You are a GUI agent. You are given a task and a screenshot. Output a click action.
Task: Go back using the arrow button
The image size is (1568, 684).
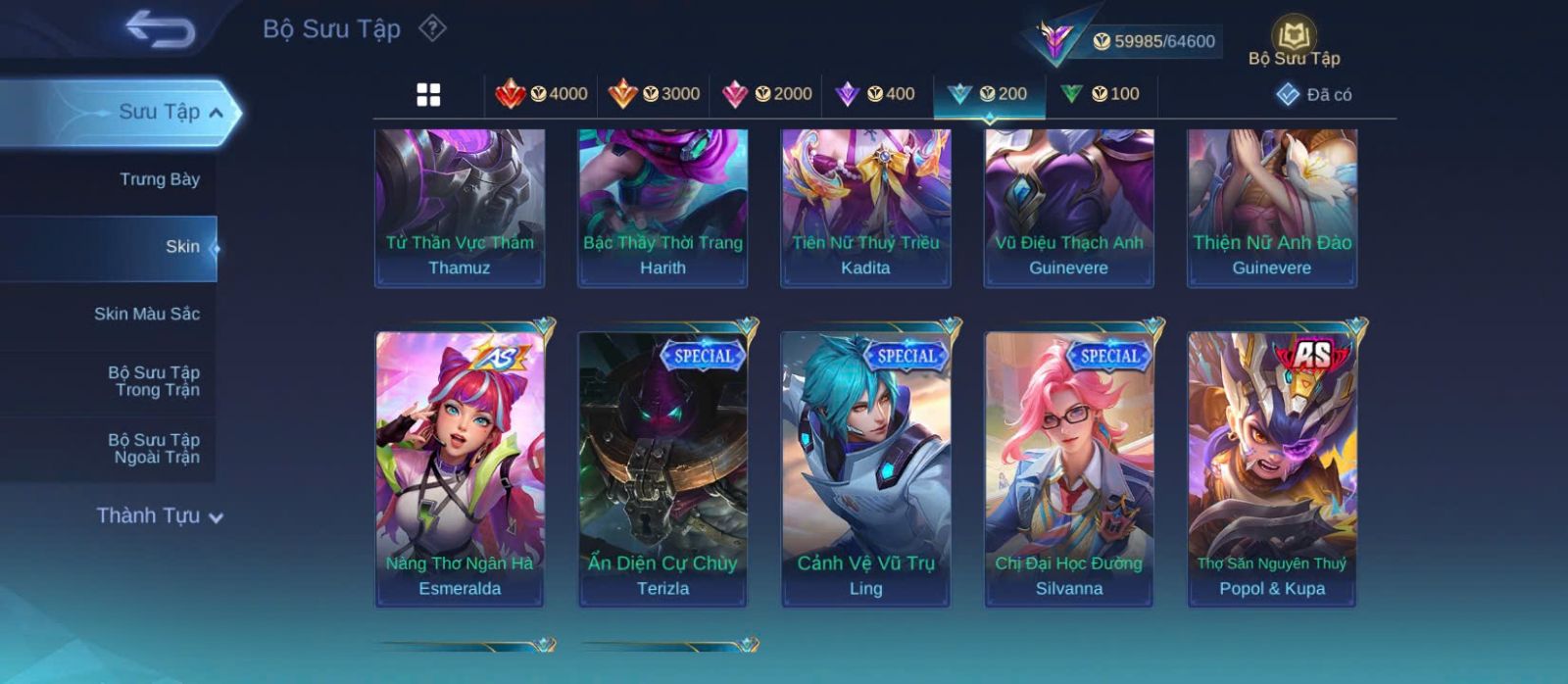(x=160, y=29)
